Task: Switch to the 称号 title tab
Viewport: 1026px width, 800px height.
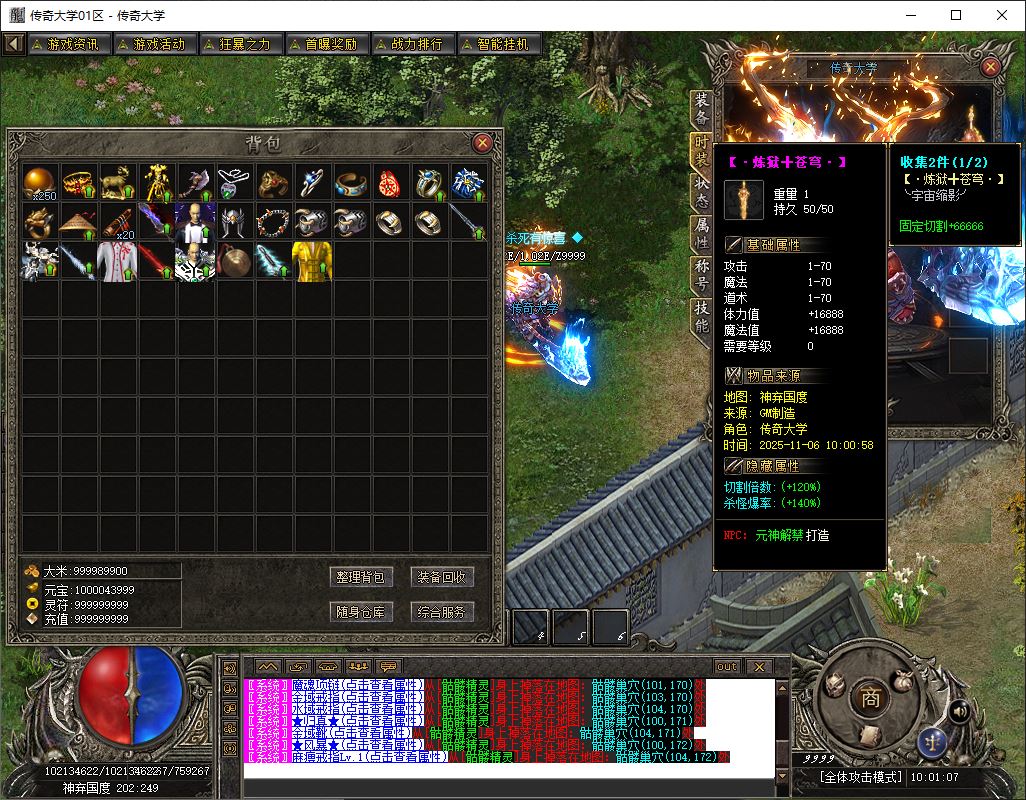Action: click(702, 273)
